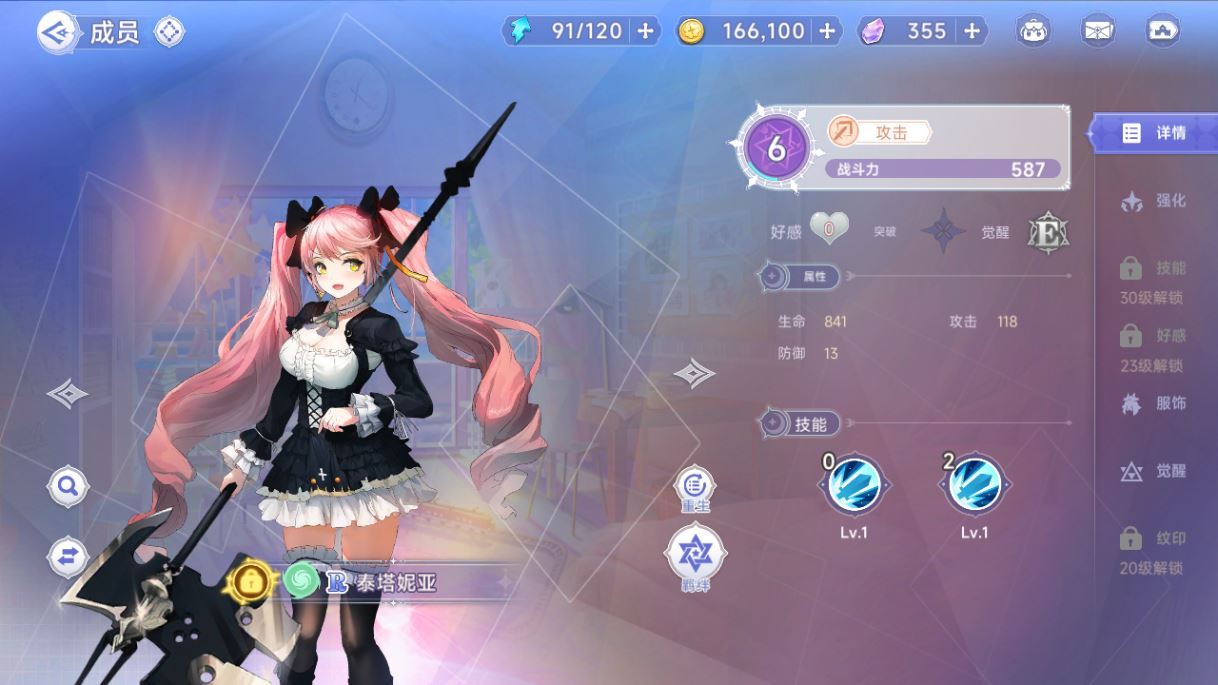This screenshot has height=685, width=1218.
Task: Open the 羁绊 bond hexagram button
Action: coord(695,554)
